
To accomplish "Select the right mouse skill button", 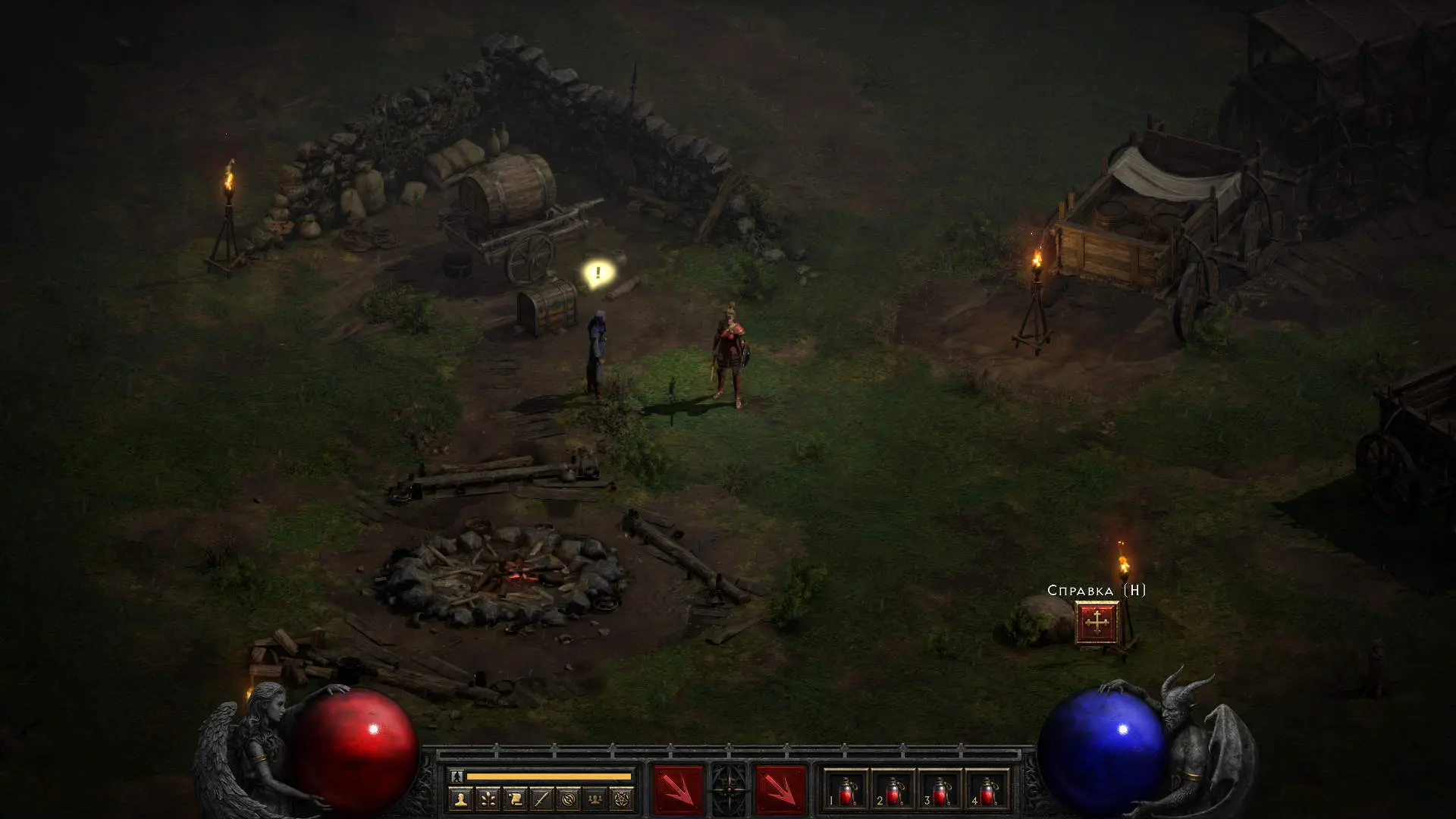I will 780,789.
